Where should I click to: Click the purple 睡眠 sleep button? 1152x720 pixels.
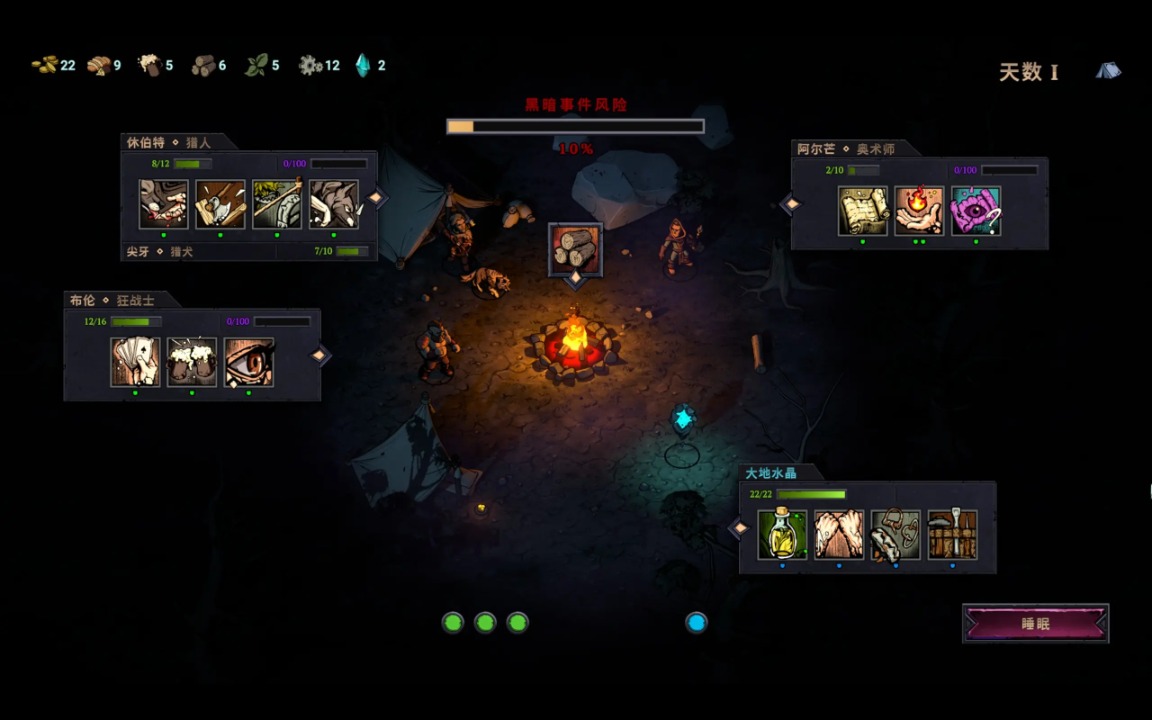(1035, 623)
